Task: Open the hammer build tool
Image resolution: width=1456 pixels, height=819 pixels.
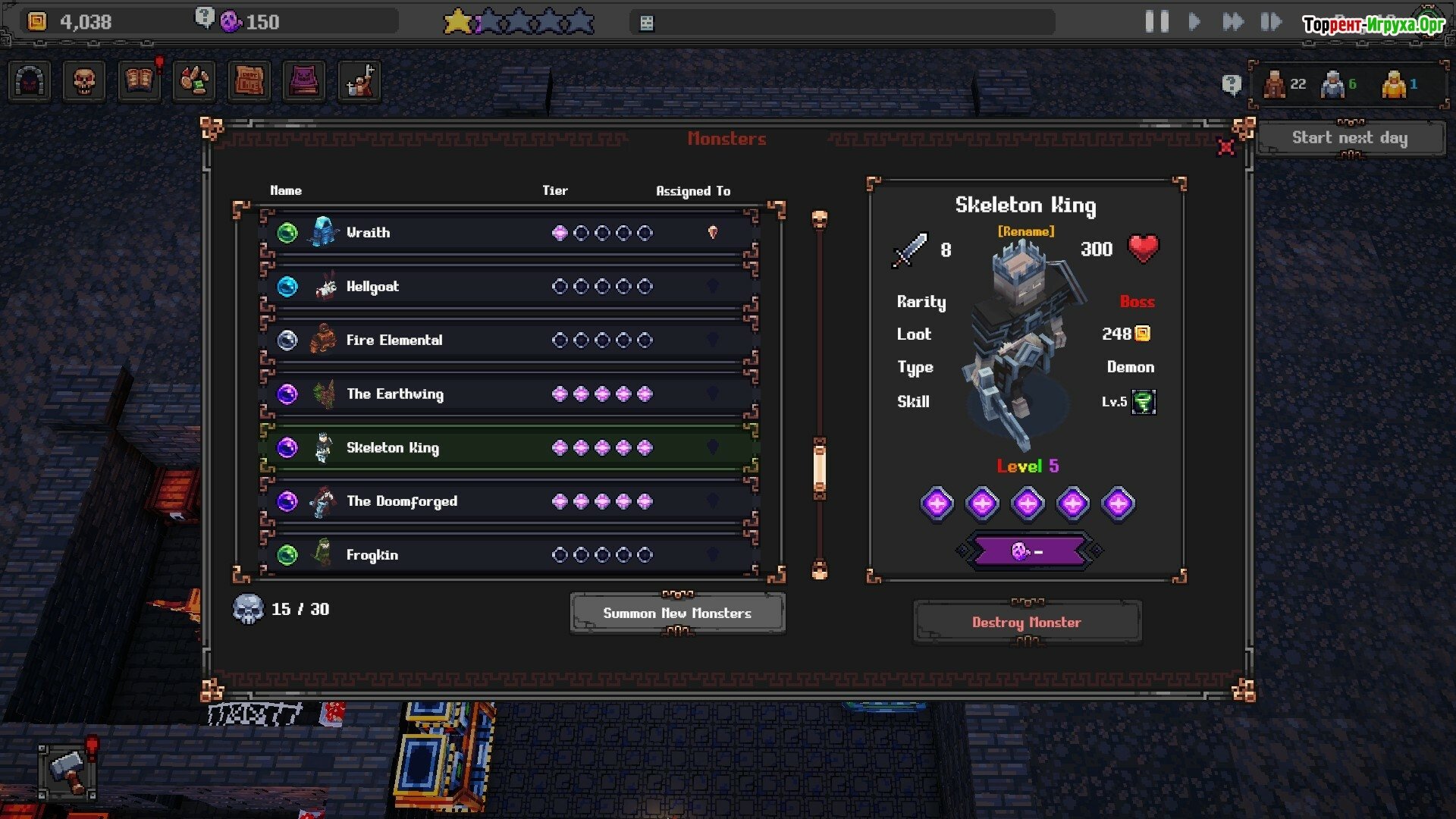Action: pyautogui.click(x=68, y=770)
